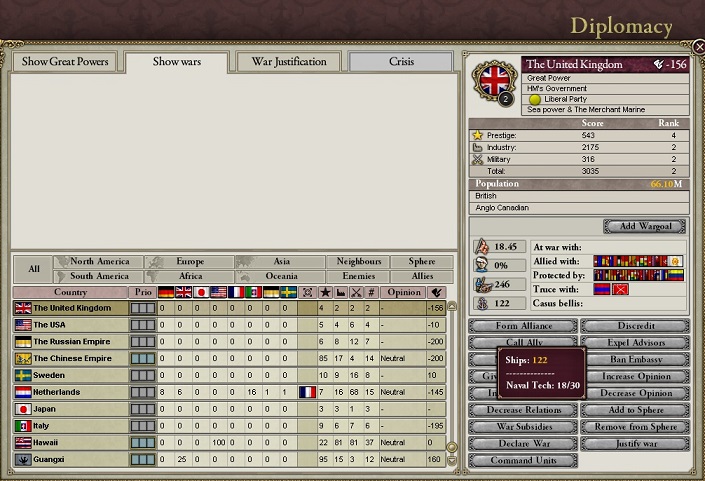Viewport: 705px width, 481px height.
Task: Declare War on the selected country
Action: coord(523,444)
